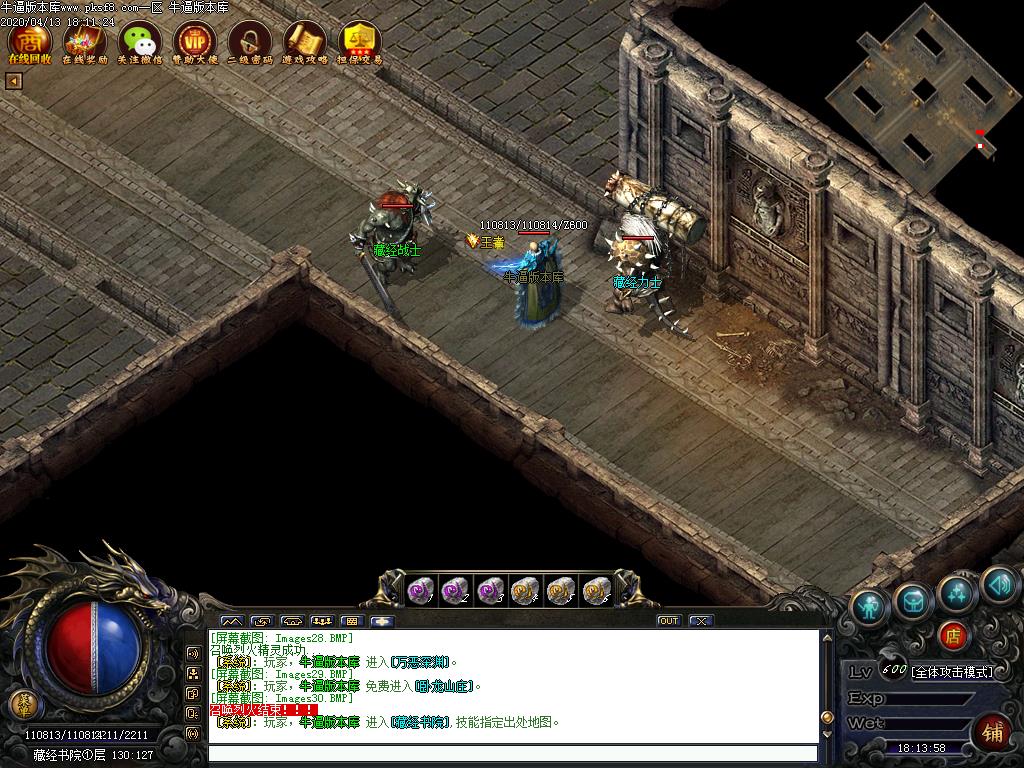
Task: Click the chat input field
Action: (512, 753)
